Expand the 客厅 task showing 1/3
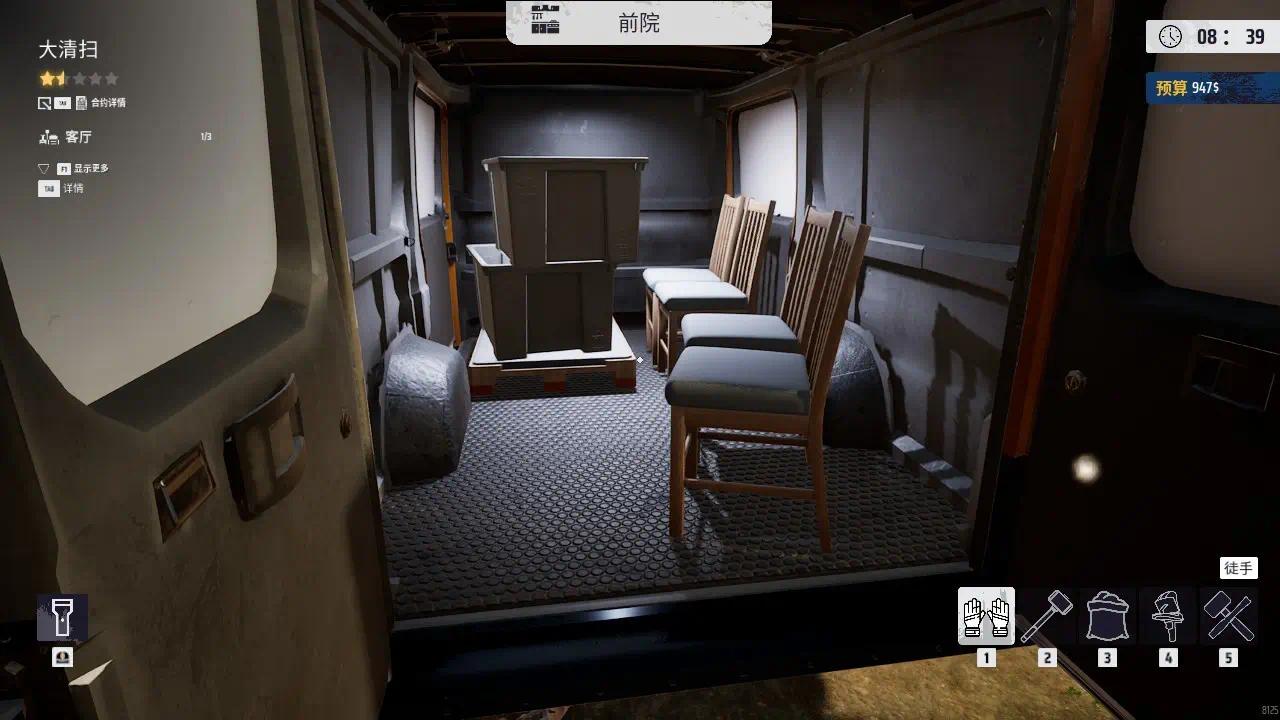 pos(78,137)
